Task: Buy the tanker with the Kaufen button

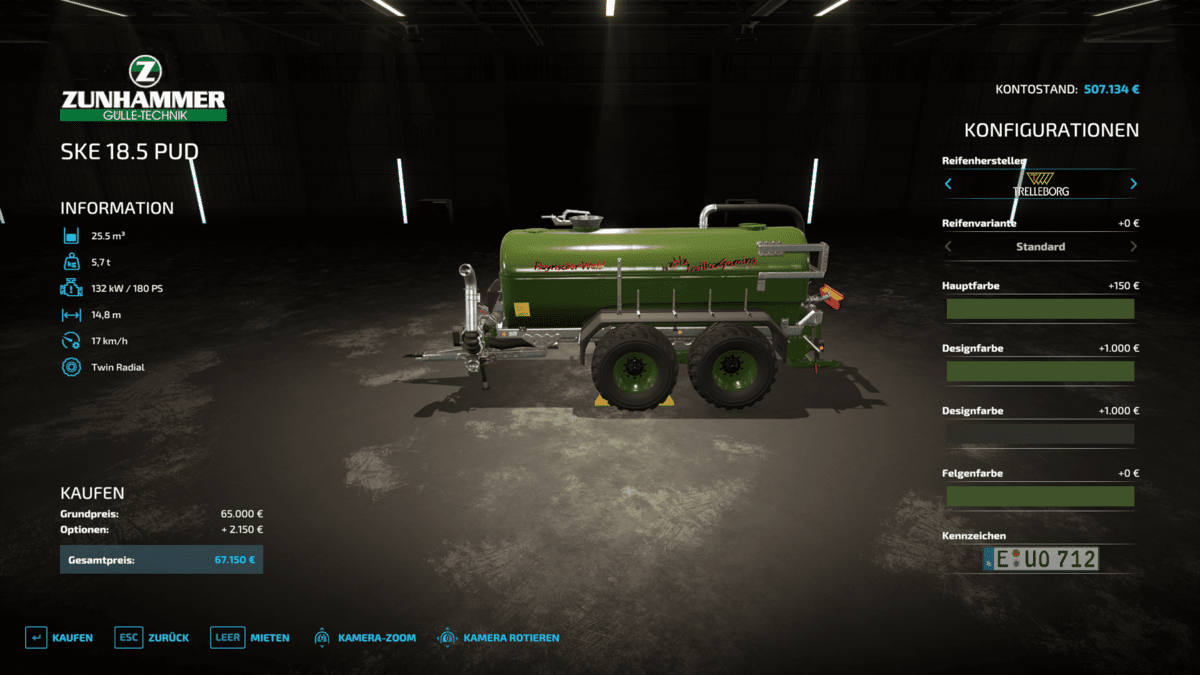Action: tap(60, 637)
